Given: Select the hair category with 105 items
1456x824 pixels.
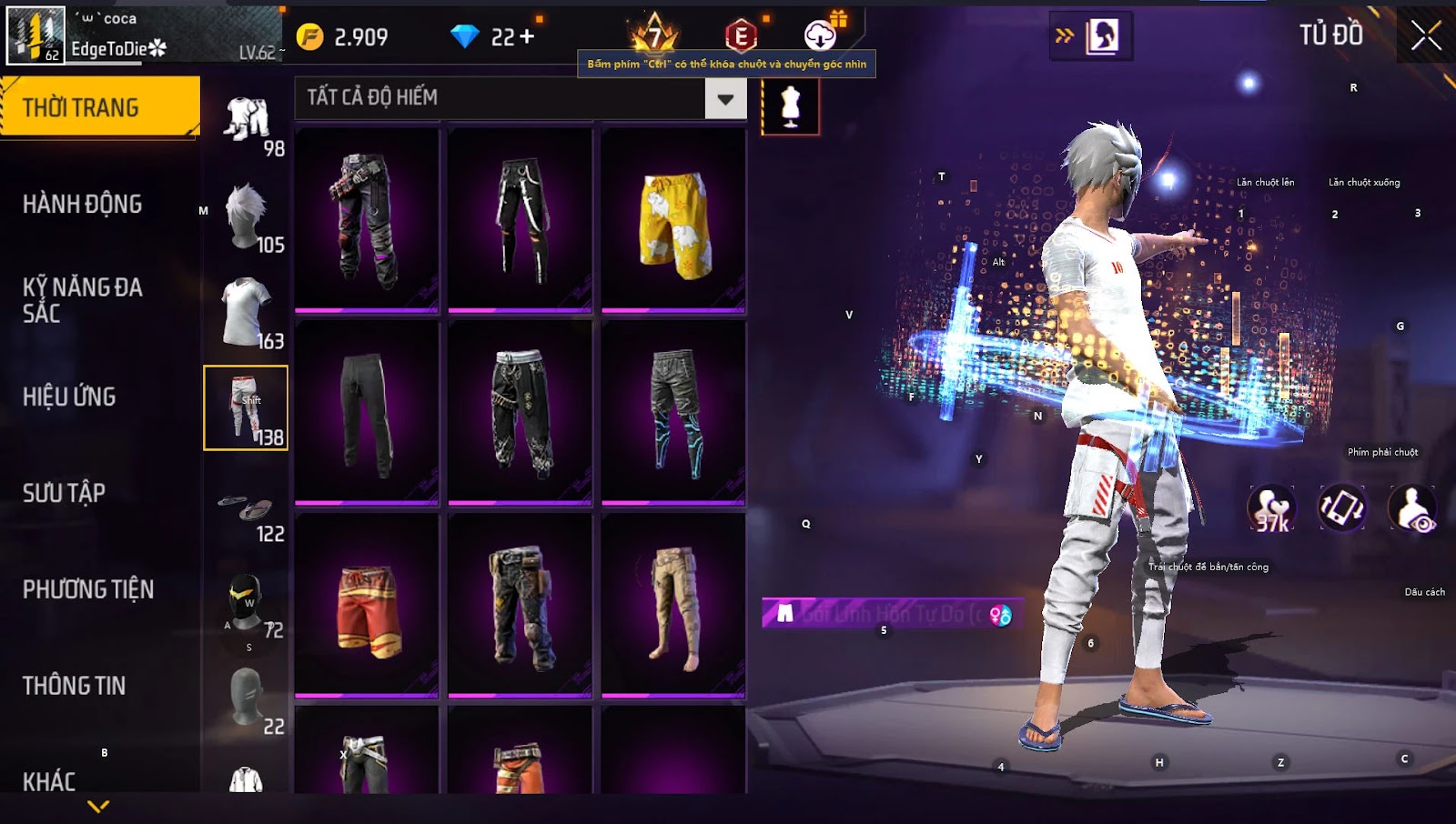Looking at the screenshot, I should (x=246, y=218).
